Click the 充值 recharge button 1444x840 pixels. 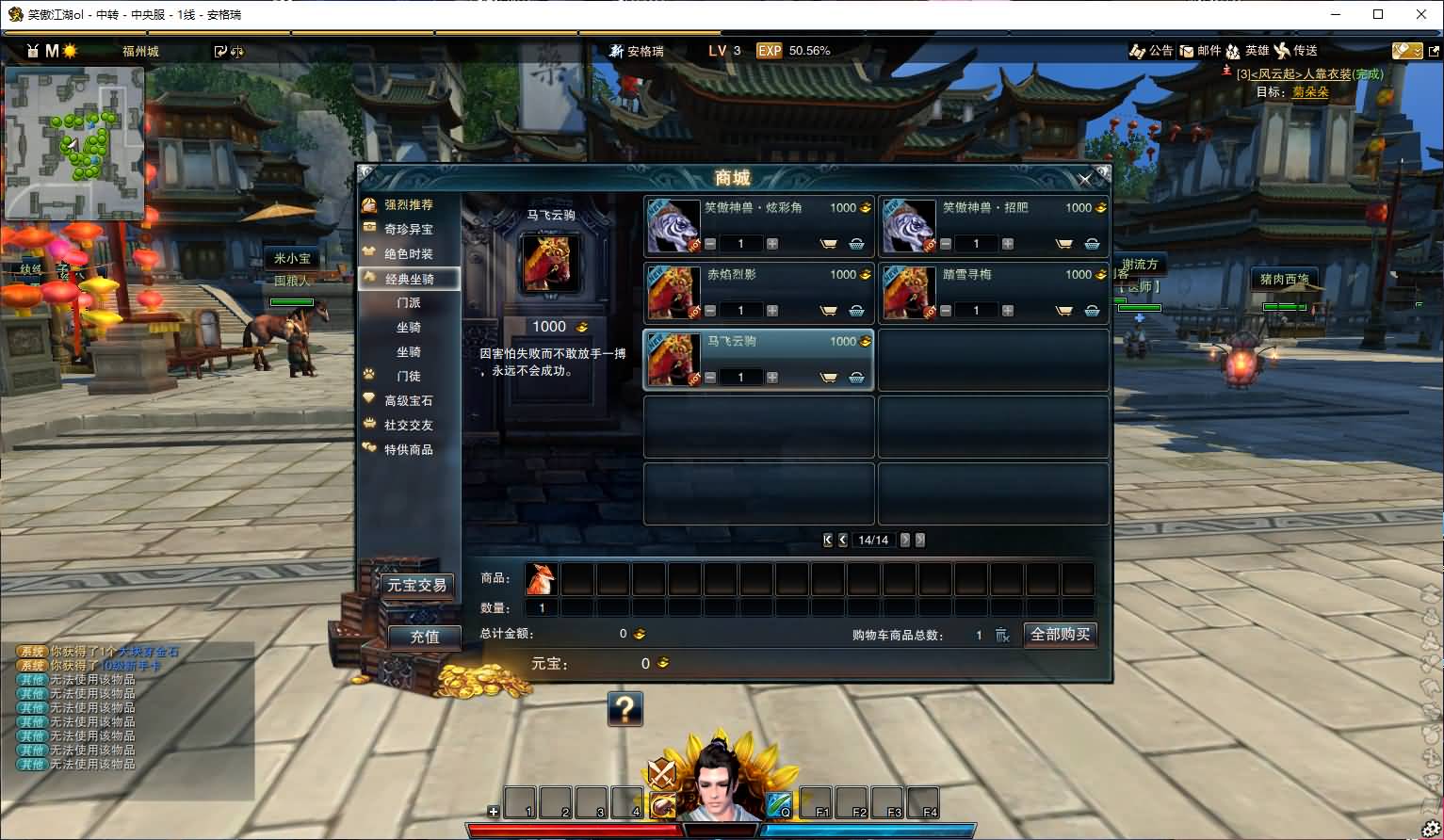click(423, 638)
